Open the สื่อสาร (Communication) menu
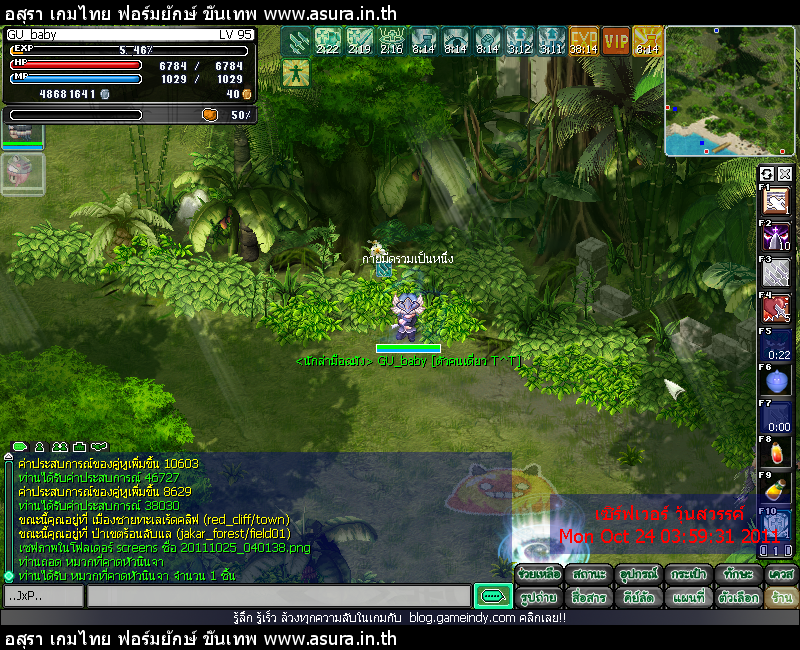The height and width of the screenshot is (650, 800). (x=587, y=597)
